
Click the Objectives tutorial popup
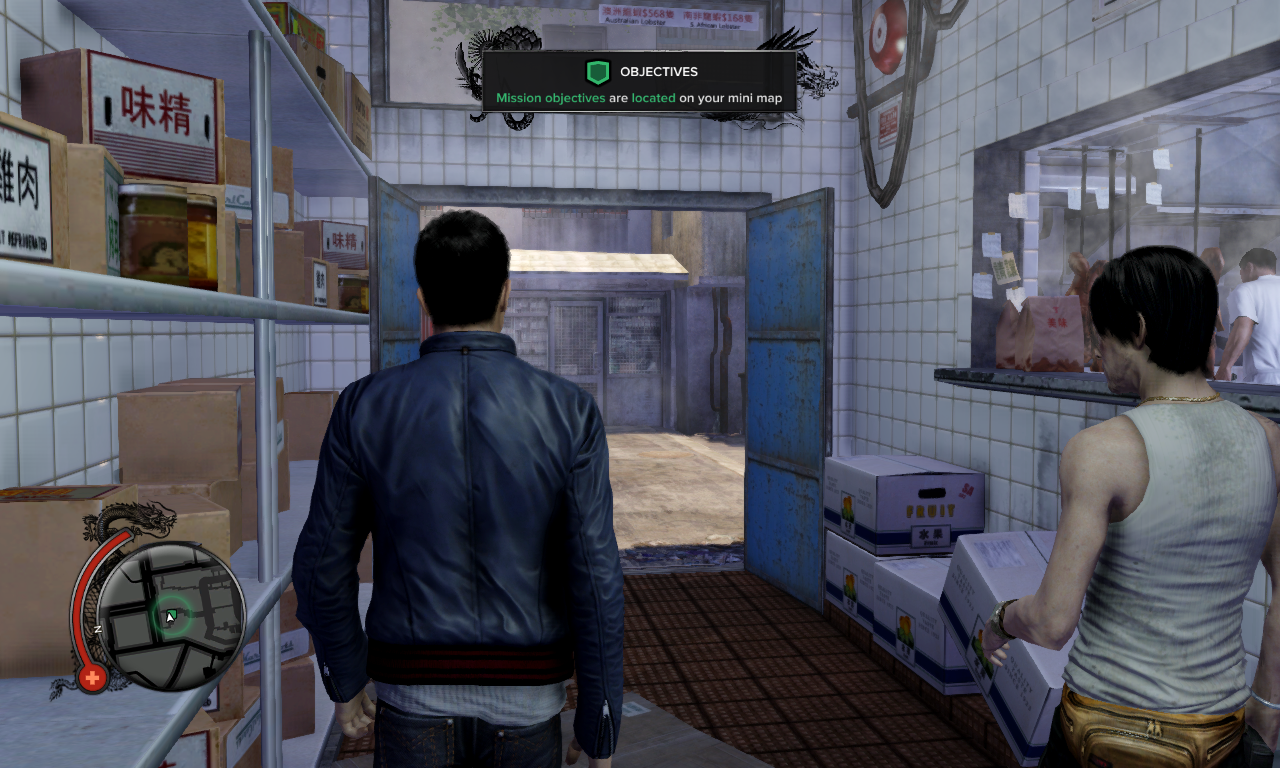(639, 82)
